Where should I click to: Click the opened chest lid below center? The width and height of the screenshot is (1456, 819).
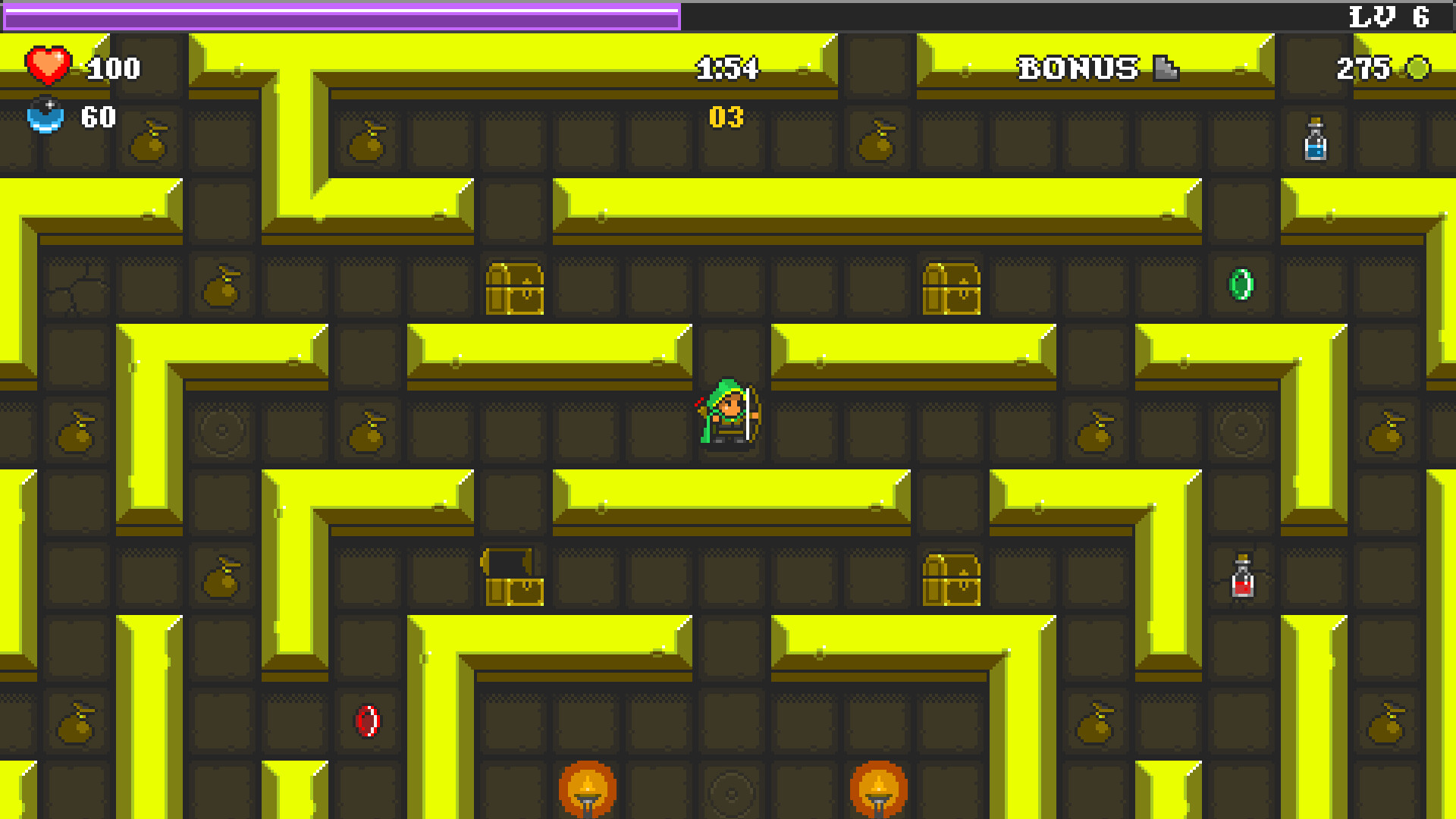coord(507,563)
